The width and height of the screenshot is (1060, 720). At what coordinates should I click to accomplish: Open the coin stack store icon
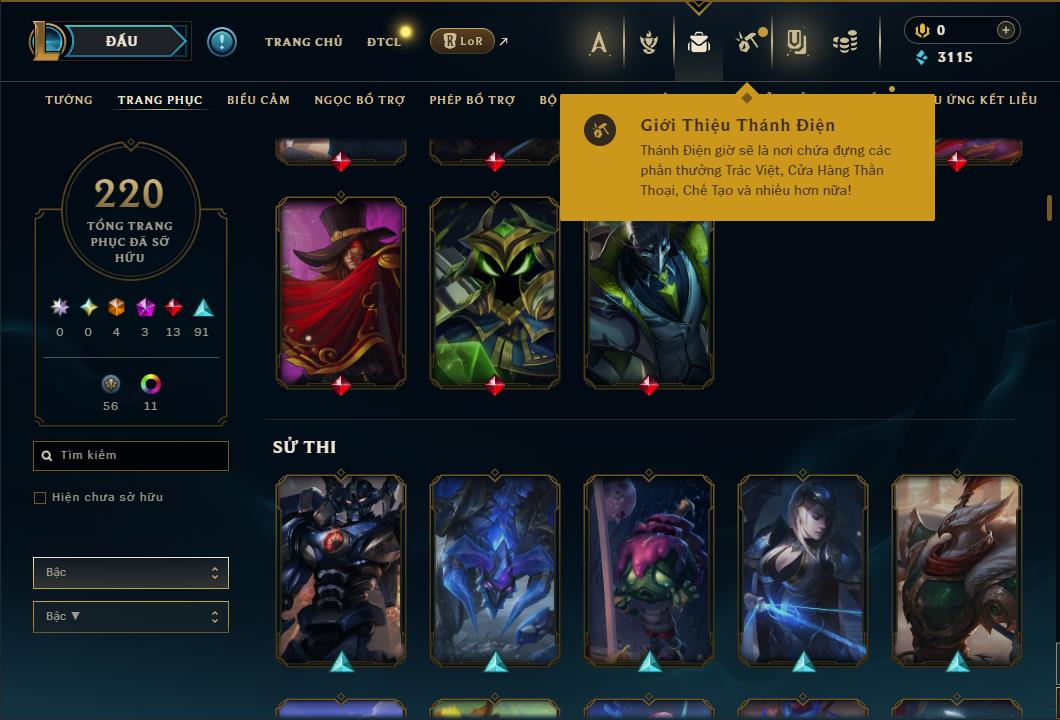click(x=845, y=42)
